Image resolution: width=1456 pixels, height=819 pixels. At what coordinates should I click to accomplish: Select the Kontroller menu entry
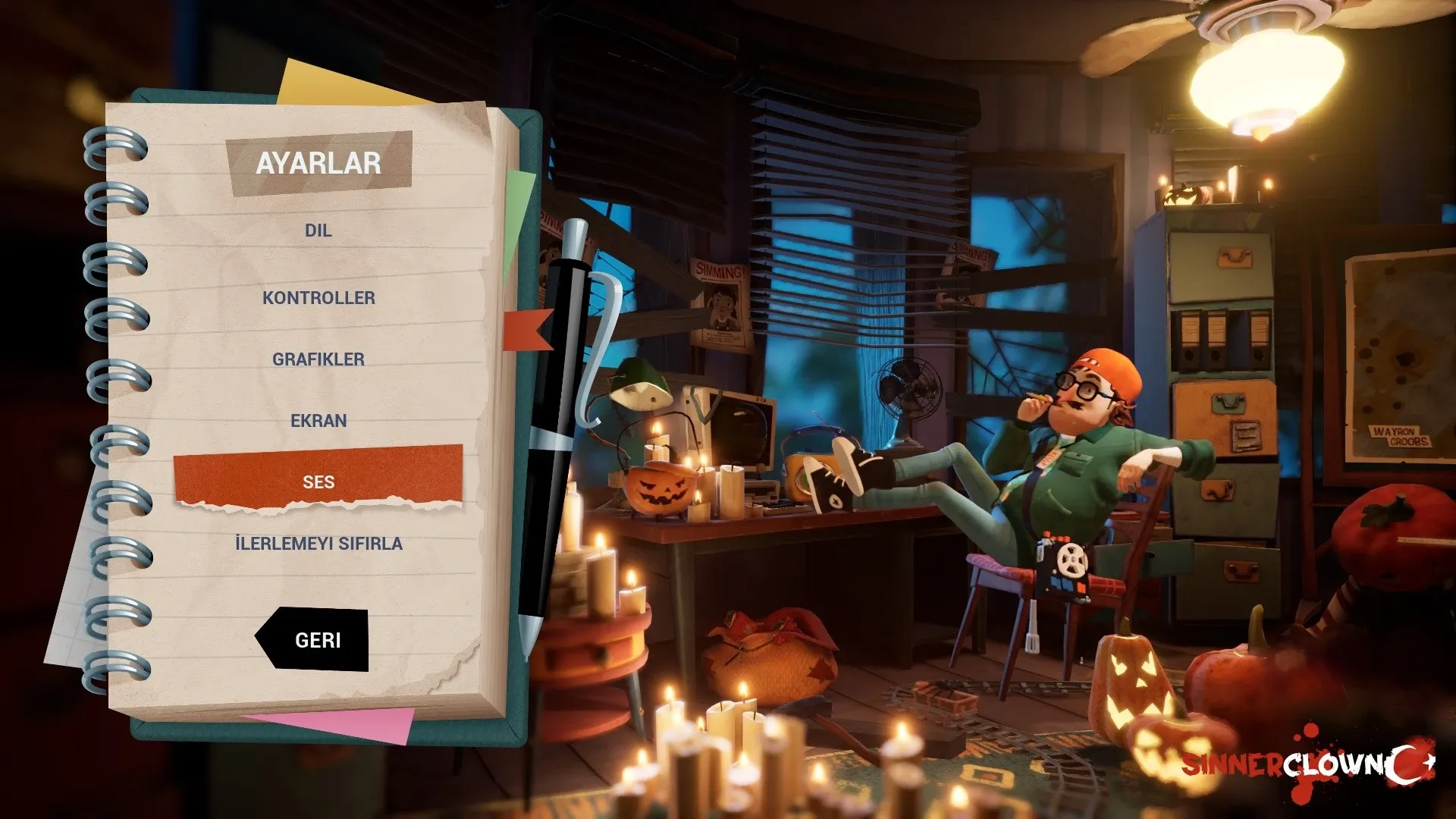(318, 298)
